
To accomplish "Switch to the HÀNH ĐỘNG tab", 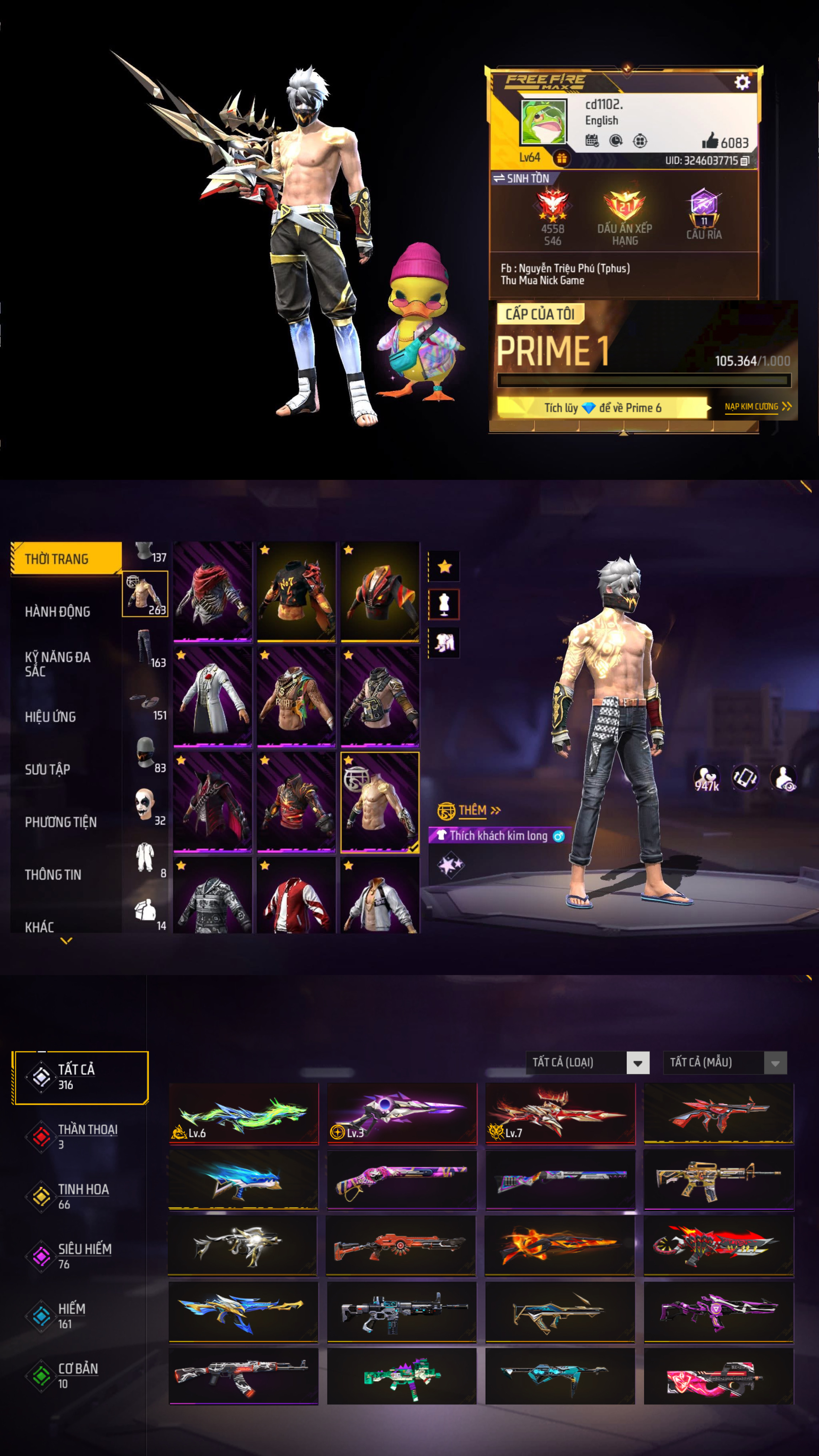I will [x=58, y=612].
